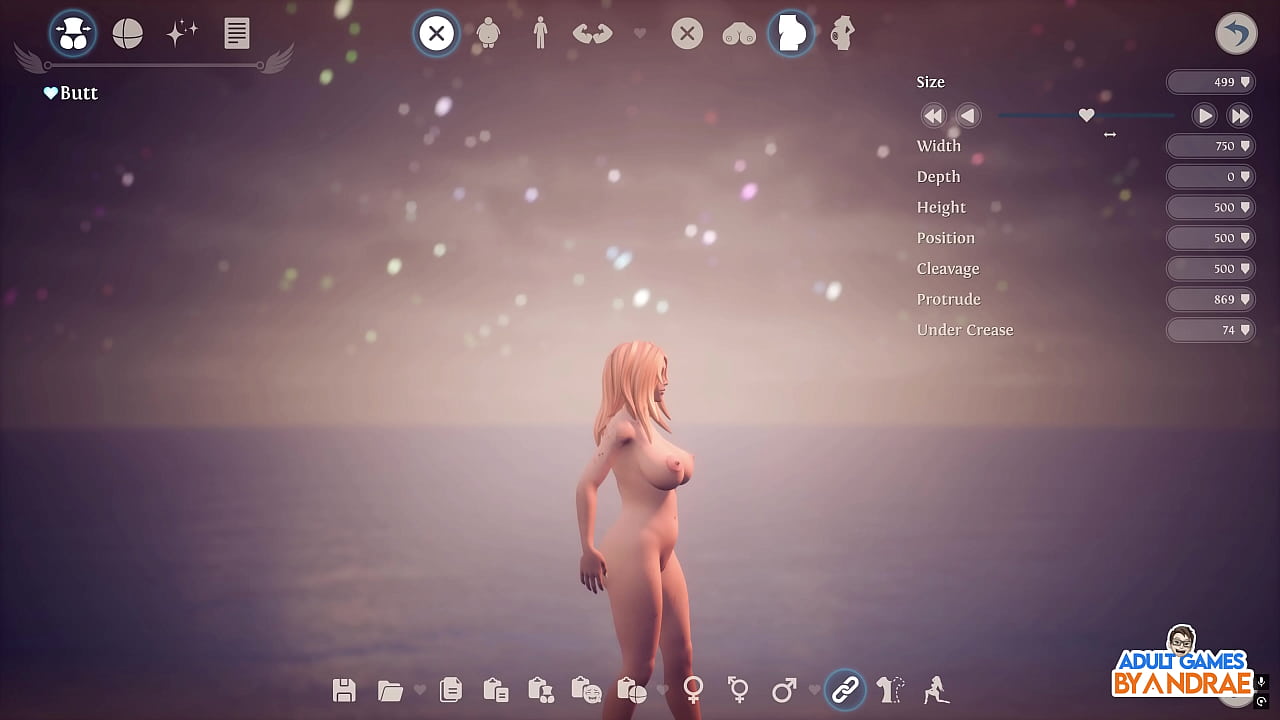Select the fat body preset icon
The image size is (1280, 720).
(x=488, y=33)
